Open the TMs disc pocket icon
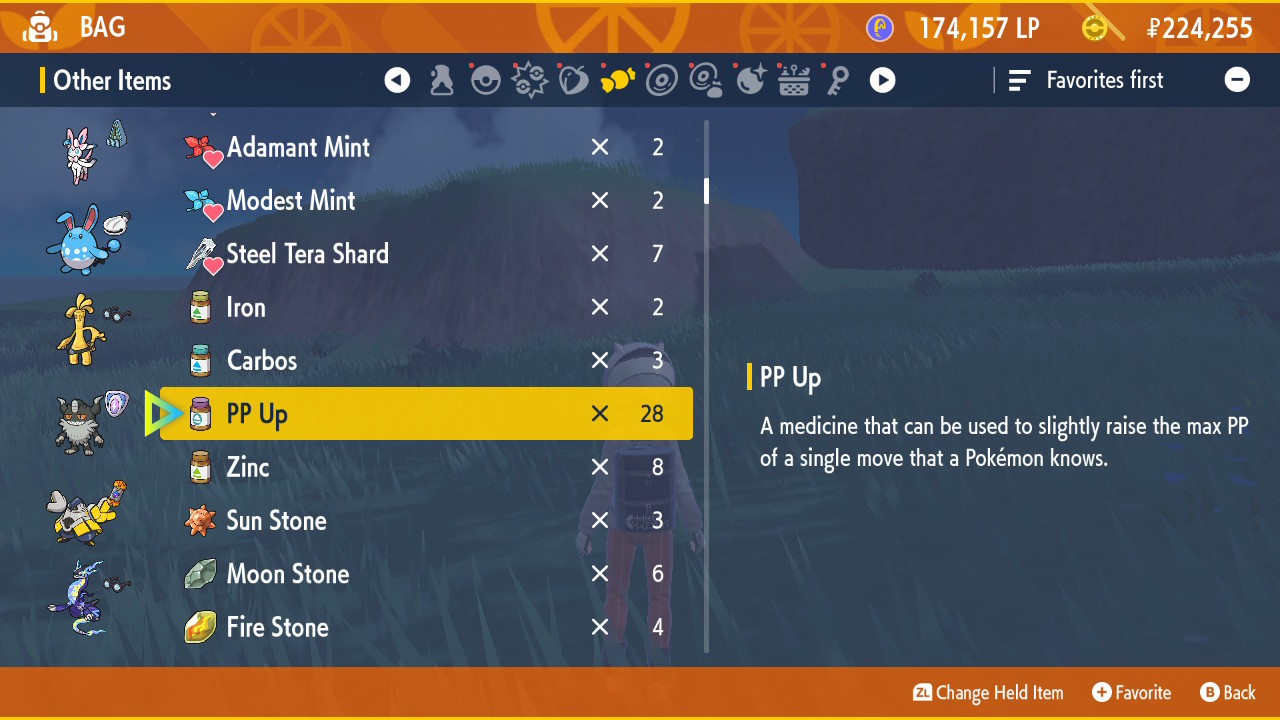 tap(662, 80)
